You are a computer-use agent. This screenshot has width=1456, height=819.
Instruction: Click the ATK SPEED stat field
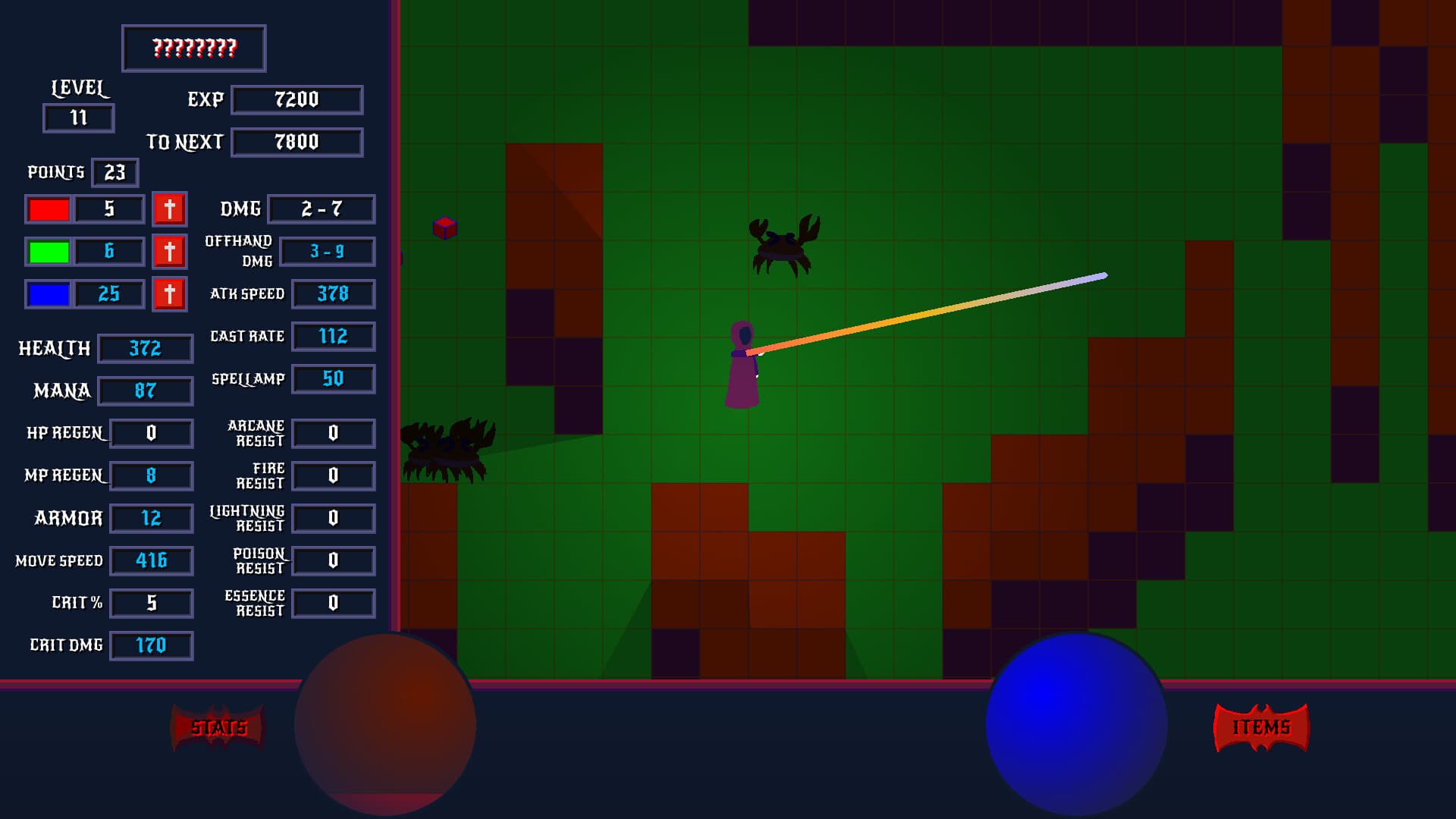pos(332,294)
